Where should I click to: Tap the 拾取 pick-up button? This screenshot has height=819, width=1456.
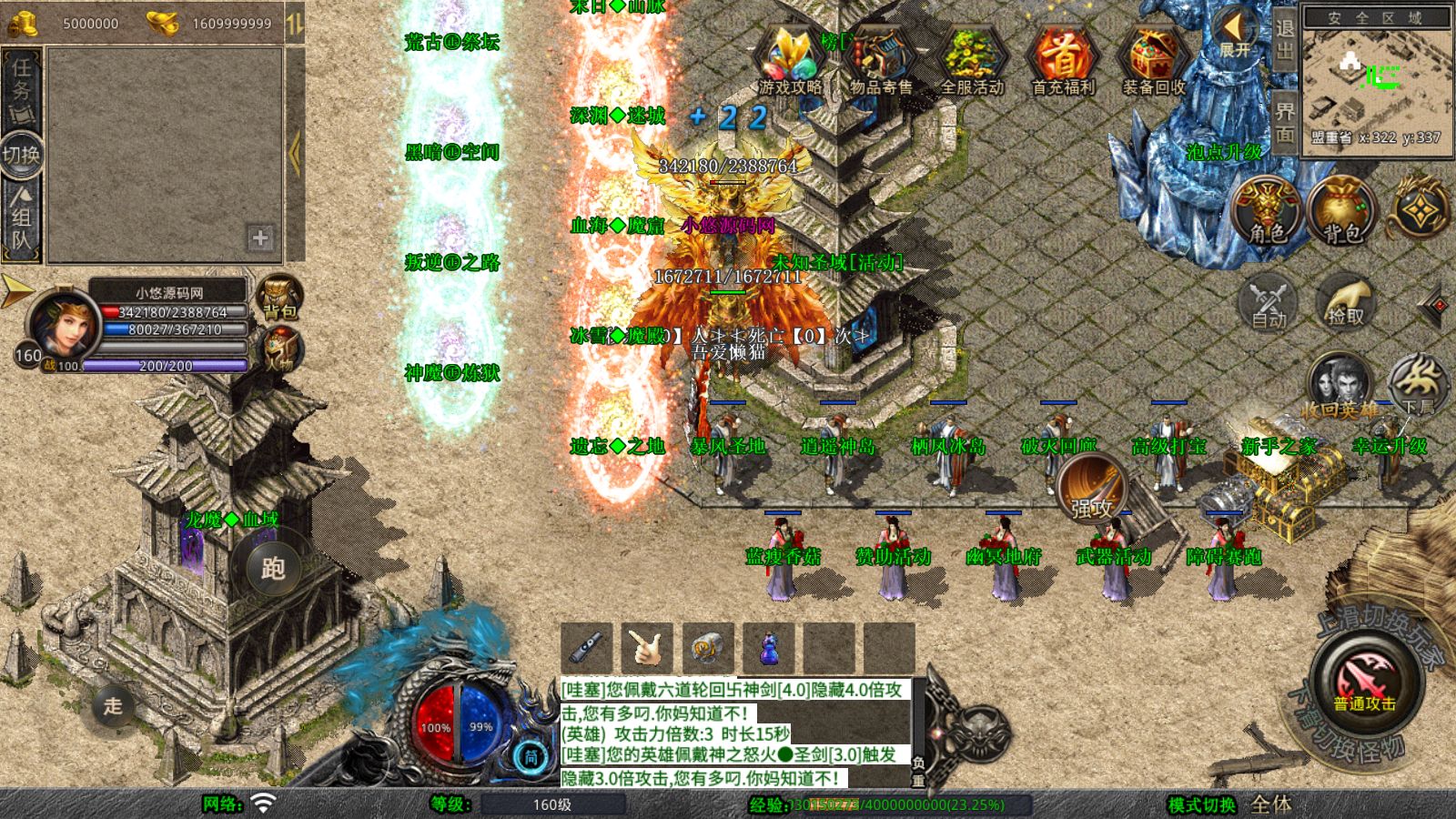point(1345,301)
